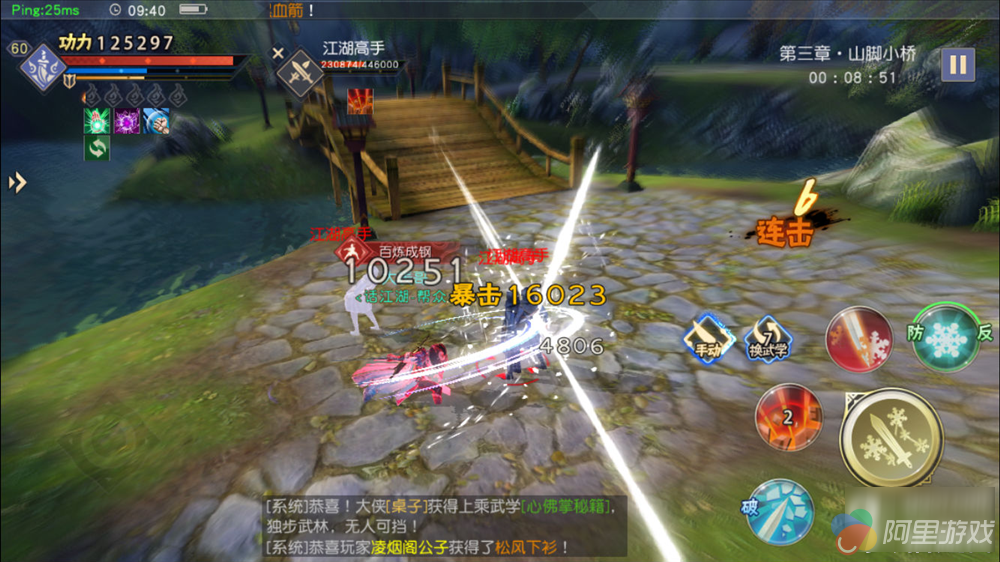Use the large golden sword basic attack
This screenshot has height=562, width=1000.
[x=890, y=437]
